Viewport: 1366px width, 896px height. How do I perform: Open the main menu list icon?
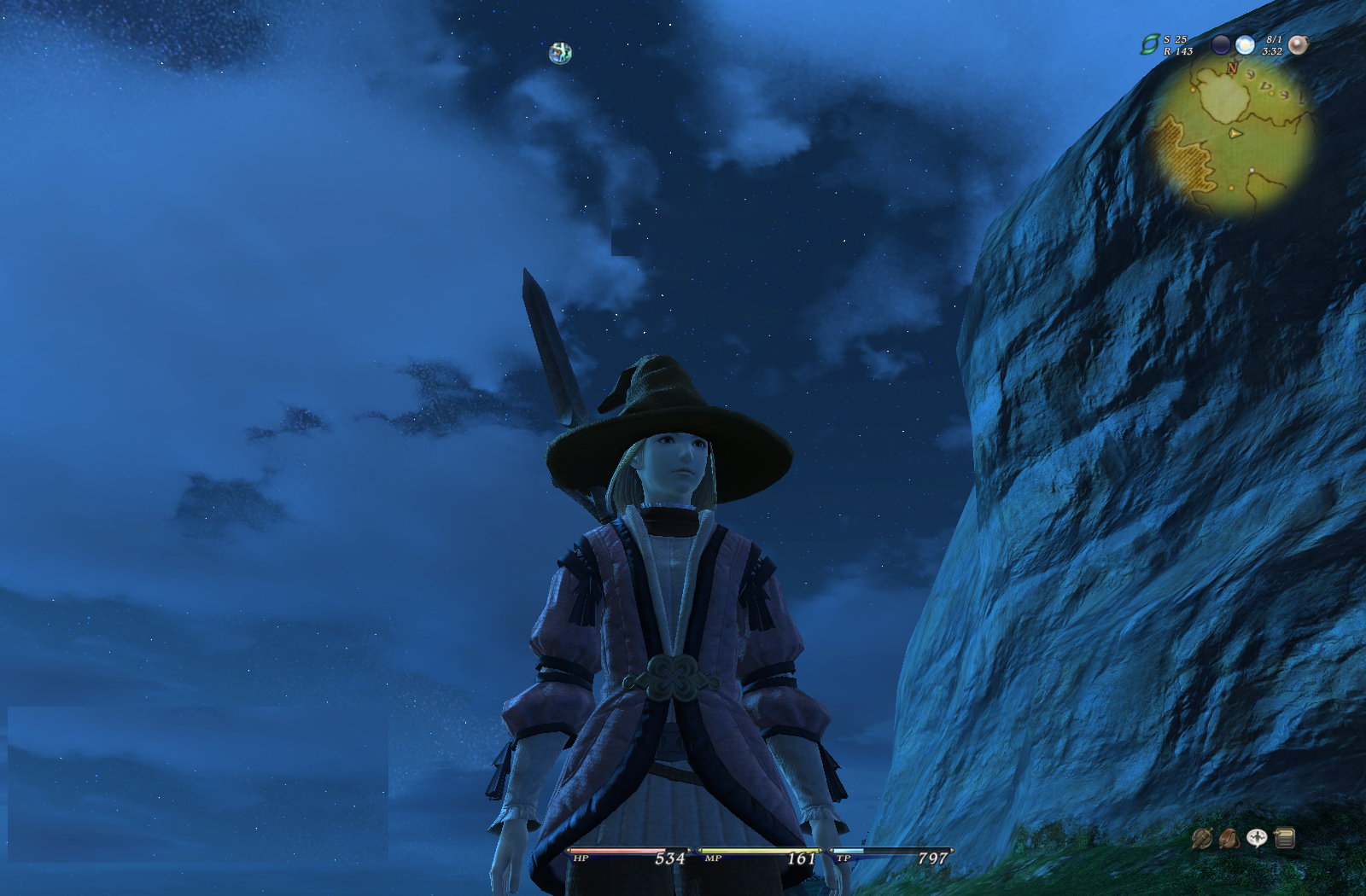(x=1285, y=839)
